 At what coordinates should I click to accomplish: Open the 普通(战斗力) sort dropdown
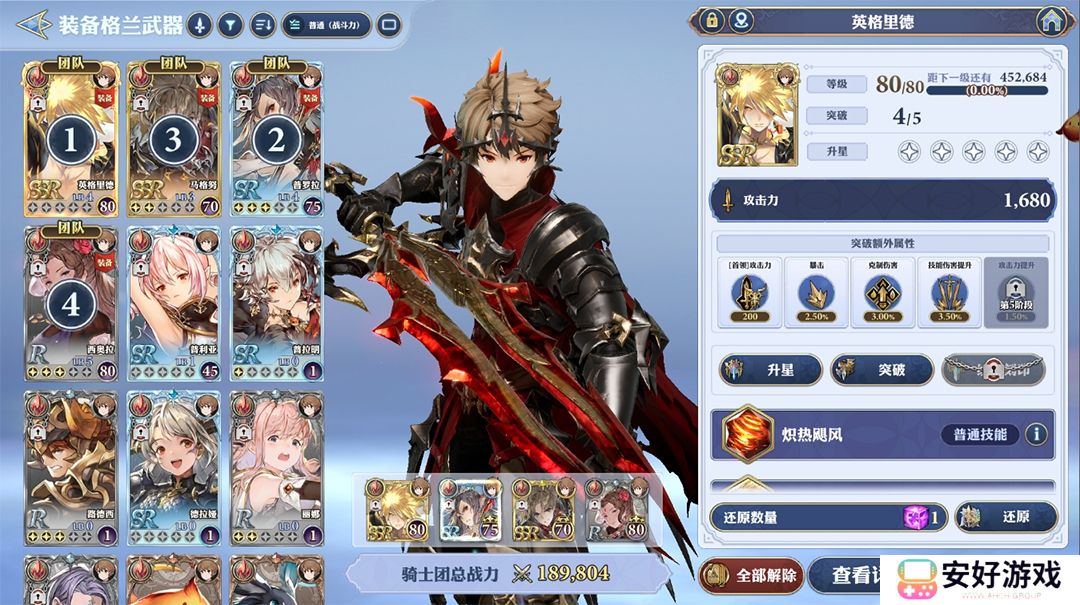pyautogui.click(x=326, y=25)
